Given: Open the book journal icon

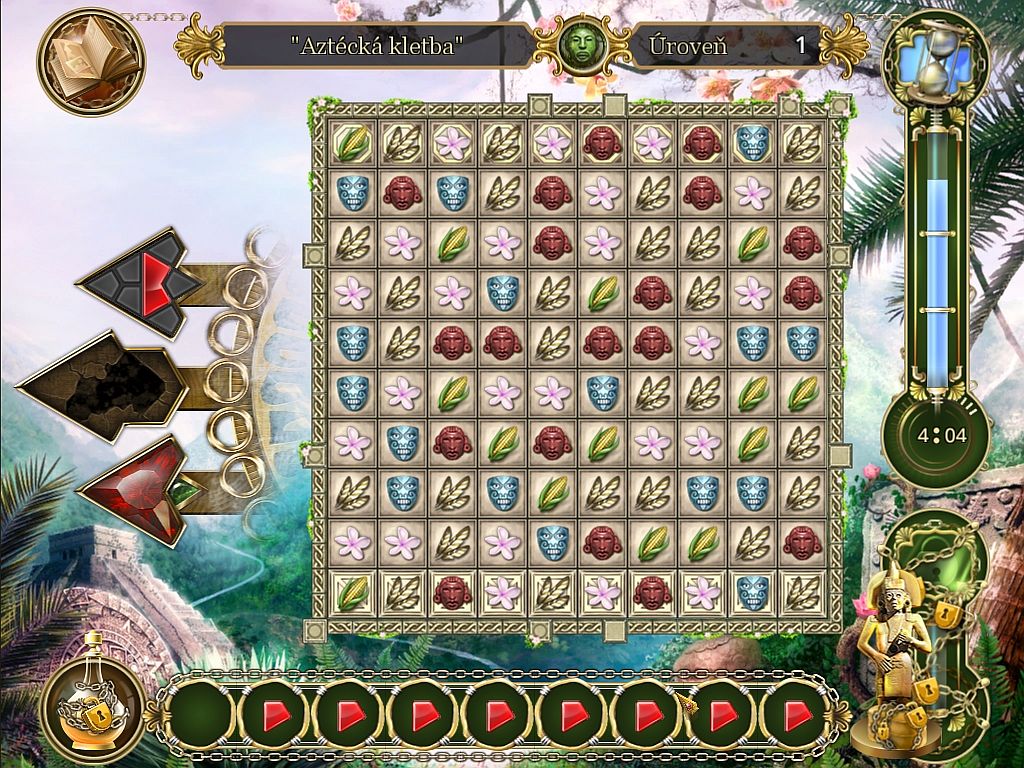Looking at the screenshot, I should click(x=91, y=60).
